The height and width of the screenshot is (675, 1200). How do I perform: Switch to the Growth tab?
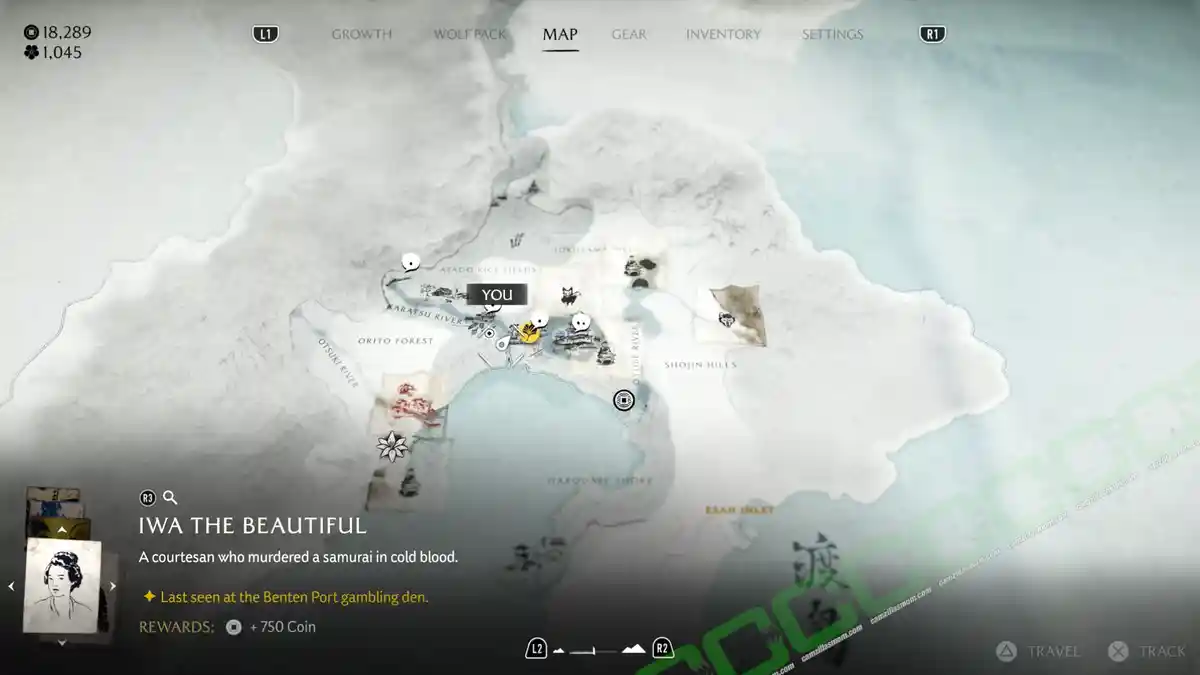click(x=361, y=34)
